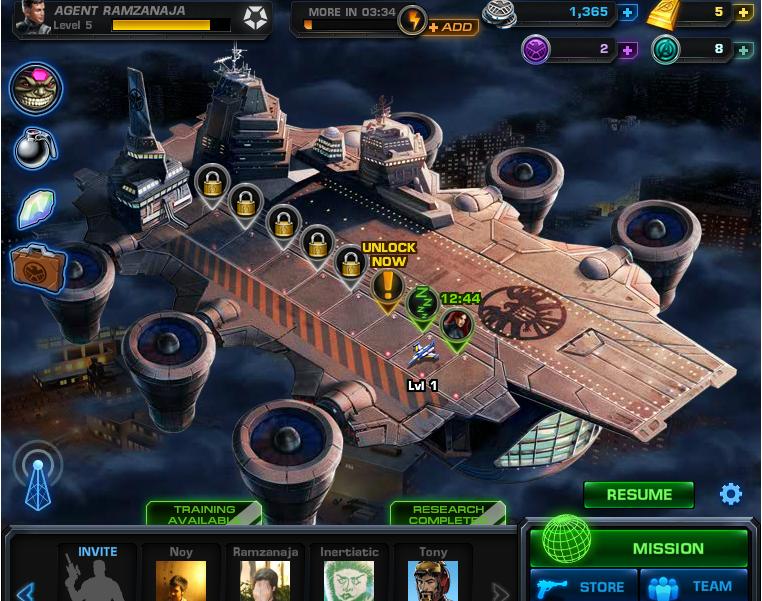Open the bomb icon on the sidebar
Screen dimensions: 762x601
[35, 148]
